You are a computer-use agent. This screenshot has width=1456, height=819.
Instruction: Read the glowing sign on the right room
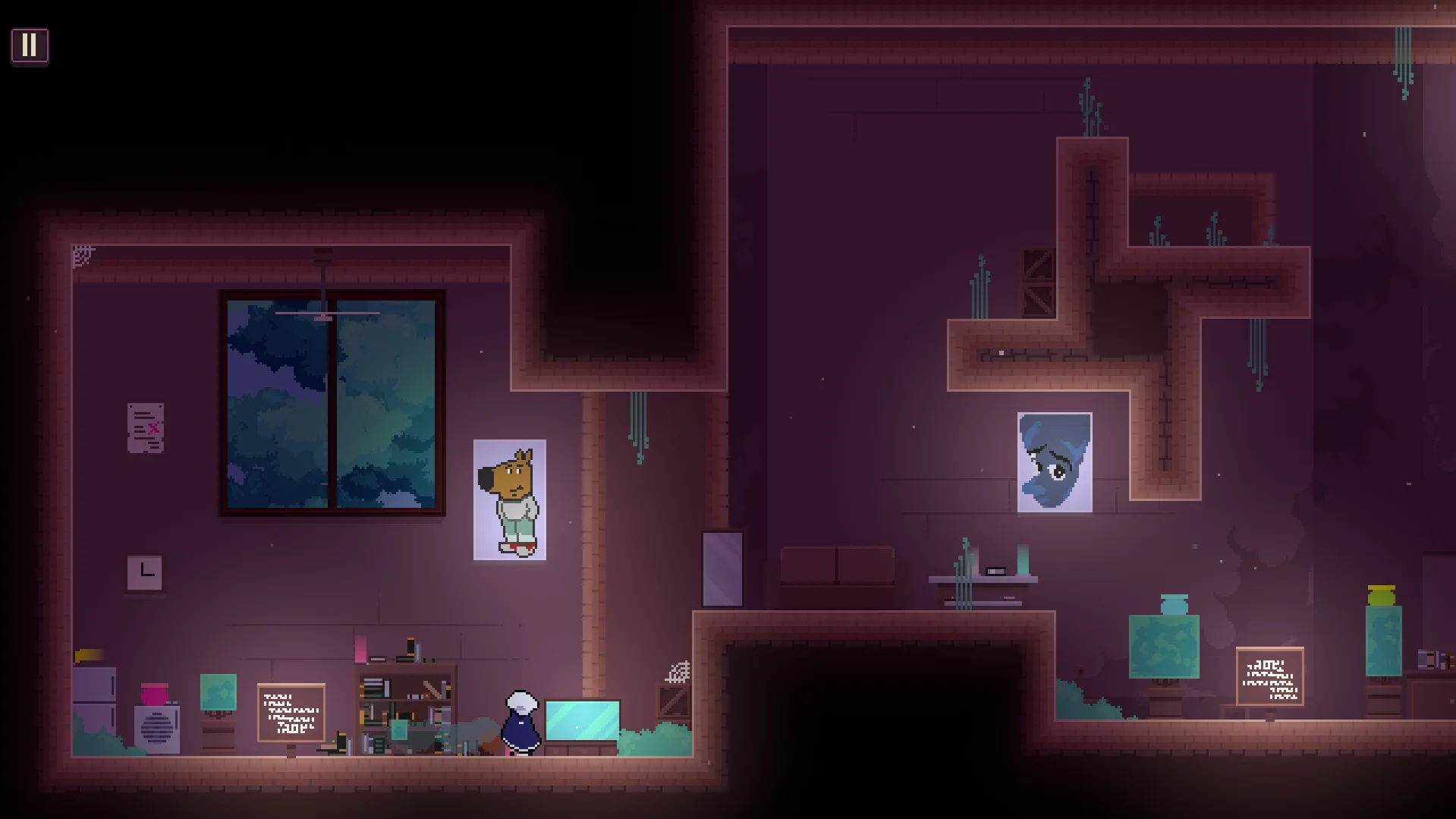[x=1269, y=676]
